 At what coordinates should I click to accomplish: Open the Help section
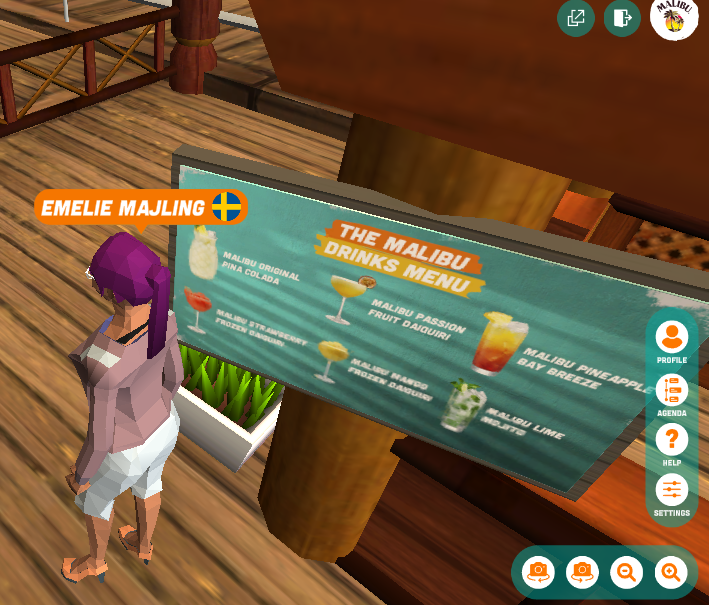[x=671, y=441]
